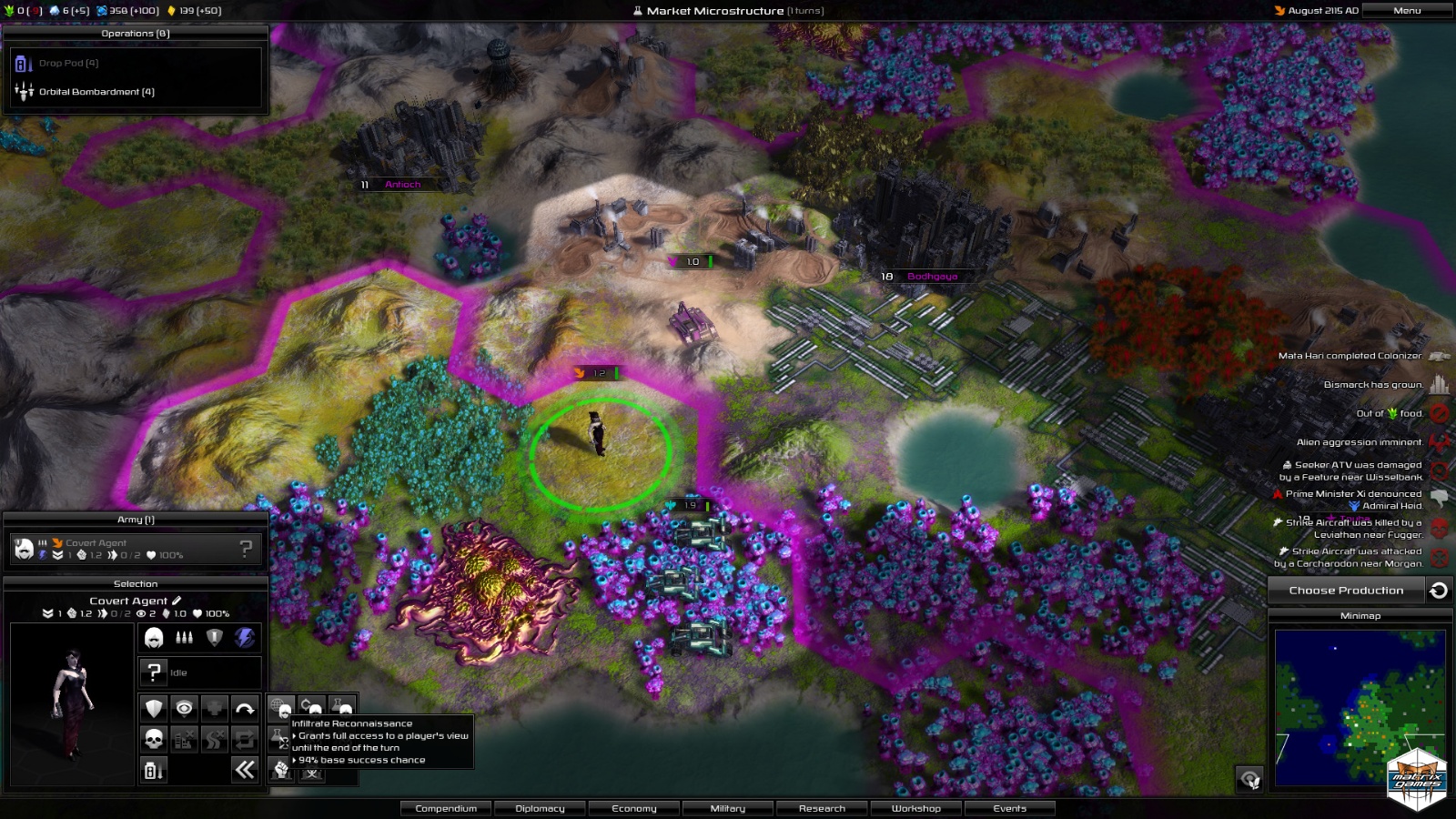Click on the minimap
Image resolution: width=1456 pixels, height=819 pixels.
click(x=1360, y=707)
